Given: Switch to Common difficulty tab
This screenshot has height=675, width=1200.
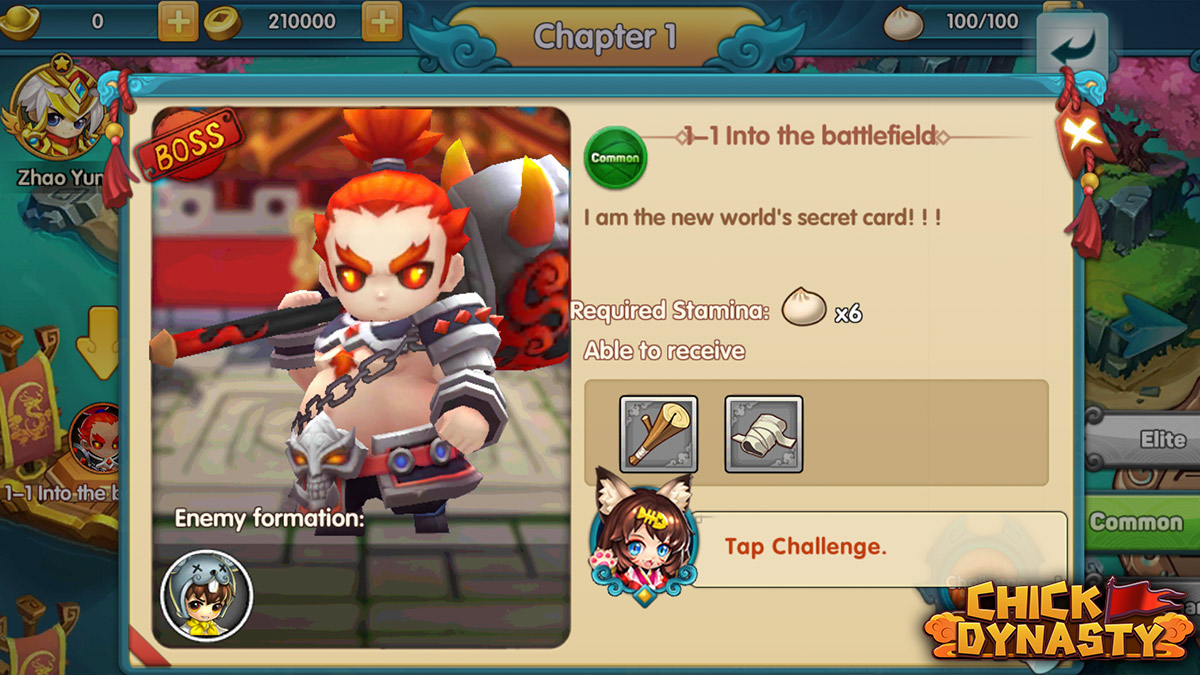Looking at the screenshot, I should pyautogui.click(x=1140, y=522).
